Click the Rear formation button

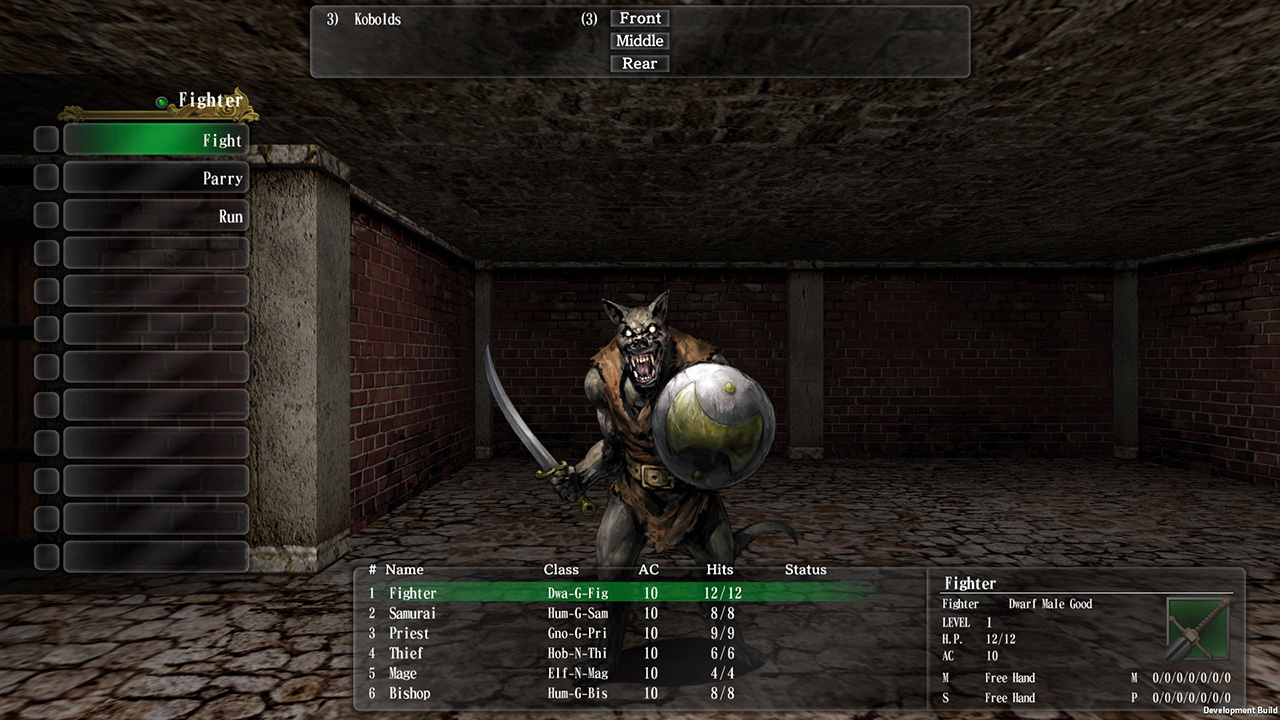point(639,63)
